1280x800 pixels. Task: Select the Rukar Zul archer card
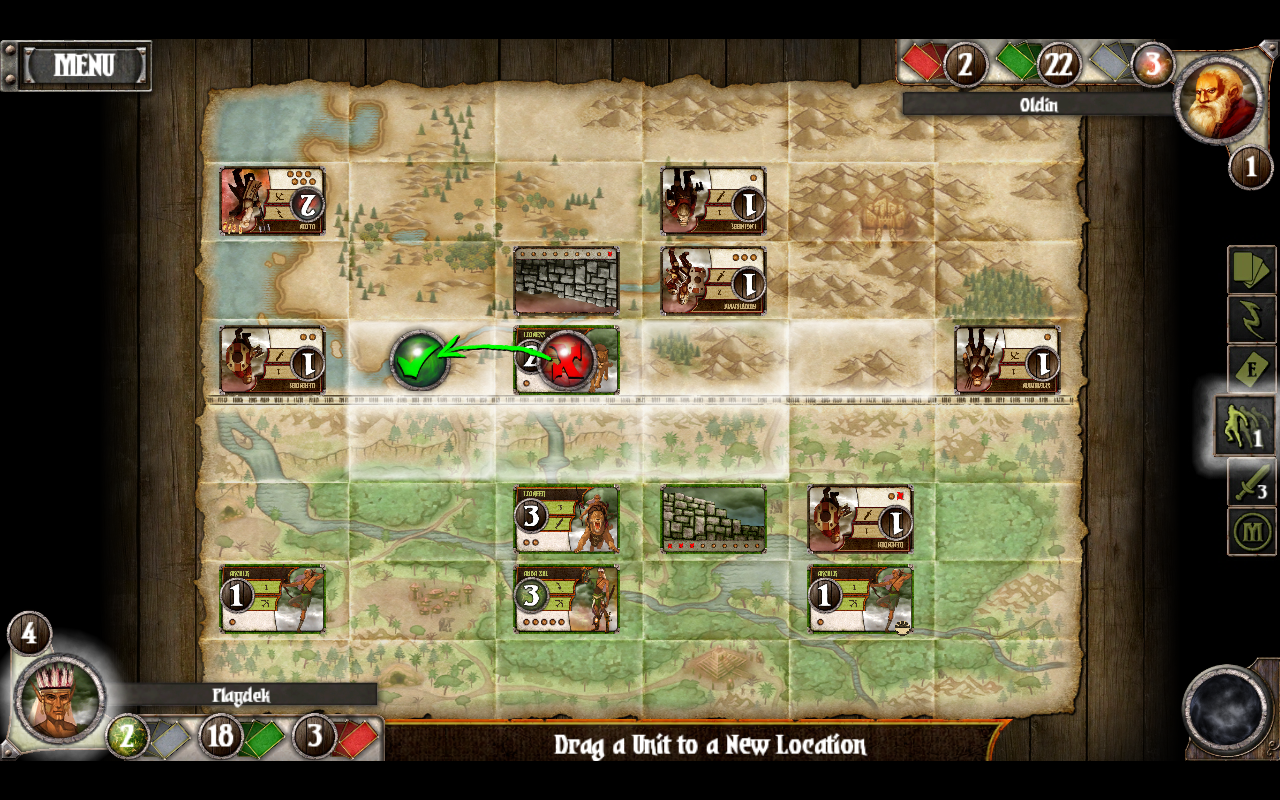[566, 598]
